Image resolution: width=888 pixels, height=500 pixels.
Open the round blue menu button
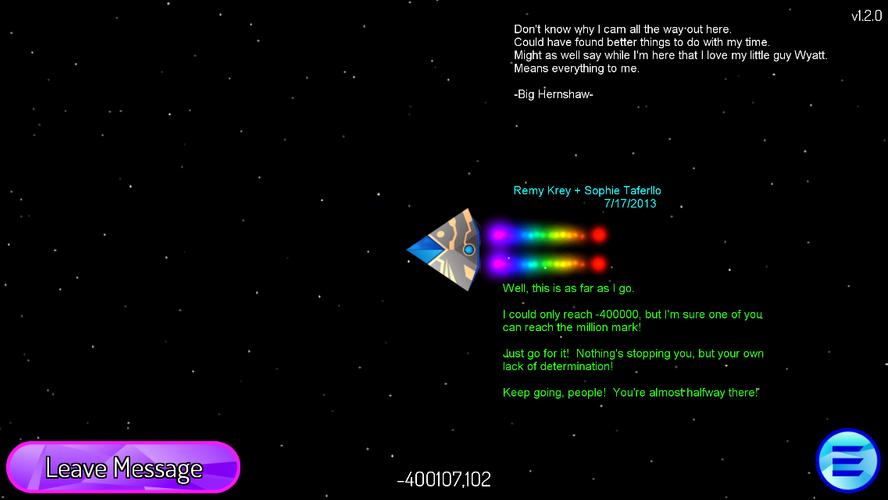(x=847, y=461)
